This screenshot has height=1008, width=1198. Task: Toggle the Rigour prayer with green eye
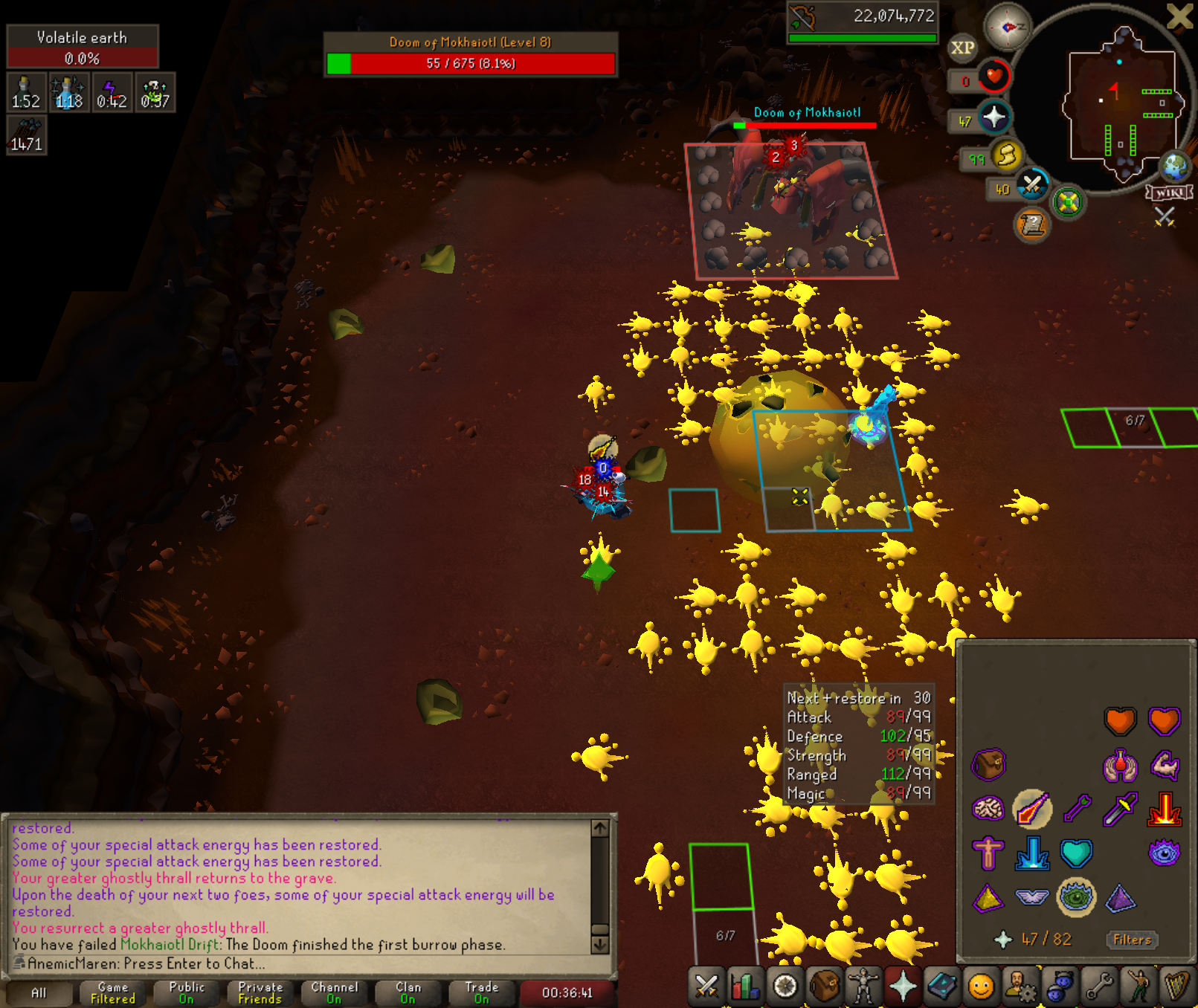pyautogui.click(x=1075, y=897)
